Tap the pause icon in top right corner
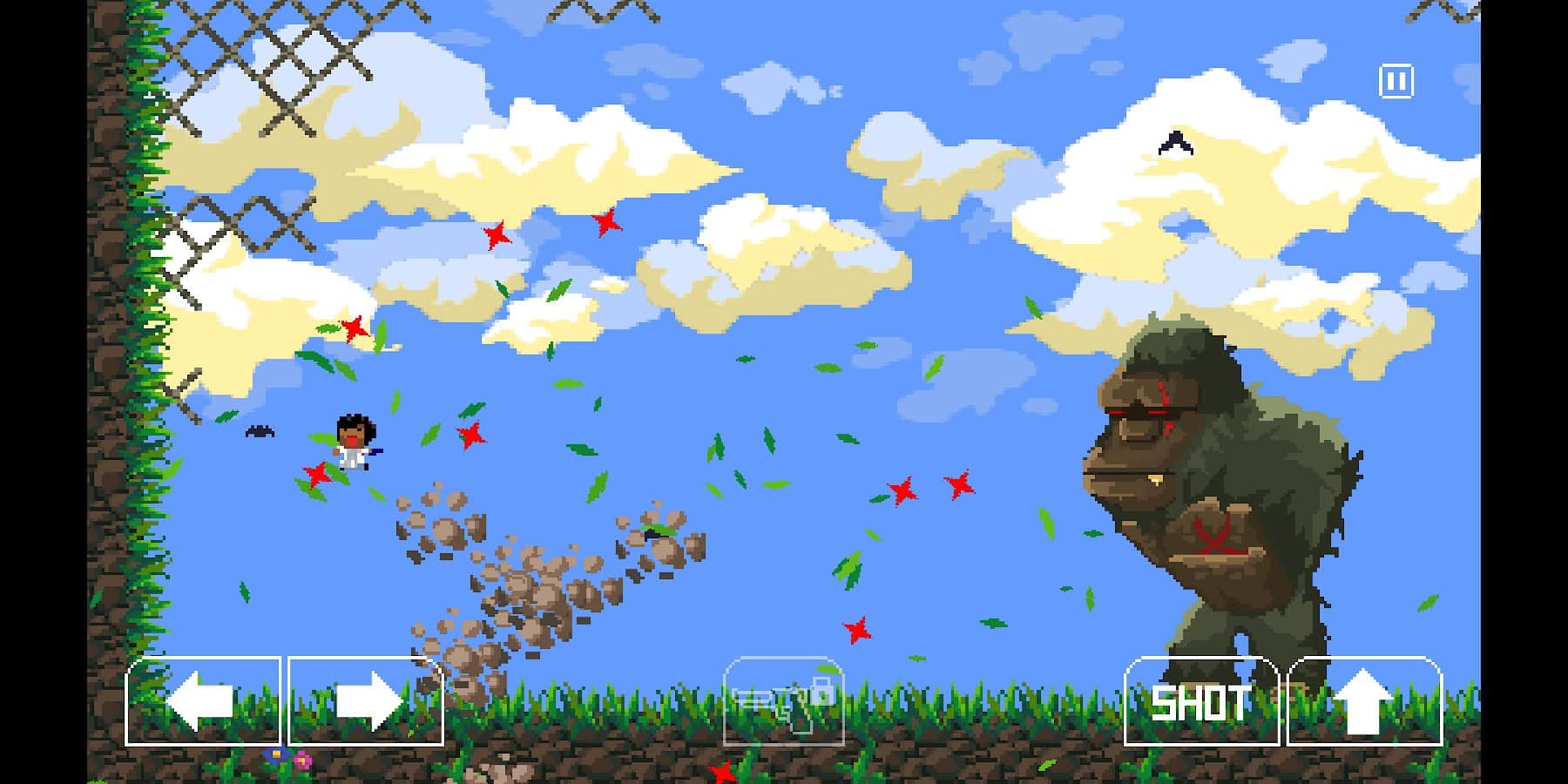 [1397, 79]
